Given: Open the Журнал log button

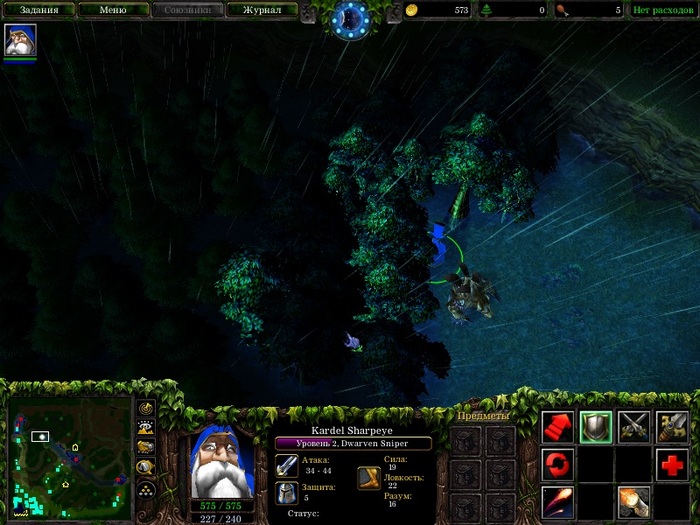Looking at the screenshot, I should pyautogui.click(x=260, y=11).
